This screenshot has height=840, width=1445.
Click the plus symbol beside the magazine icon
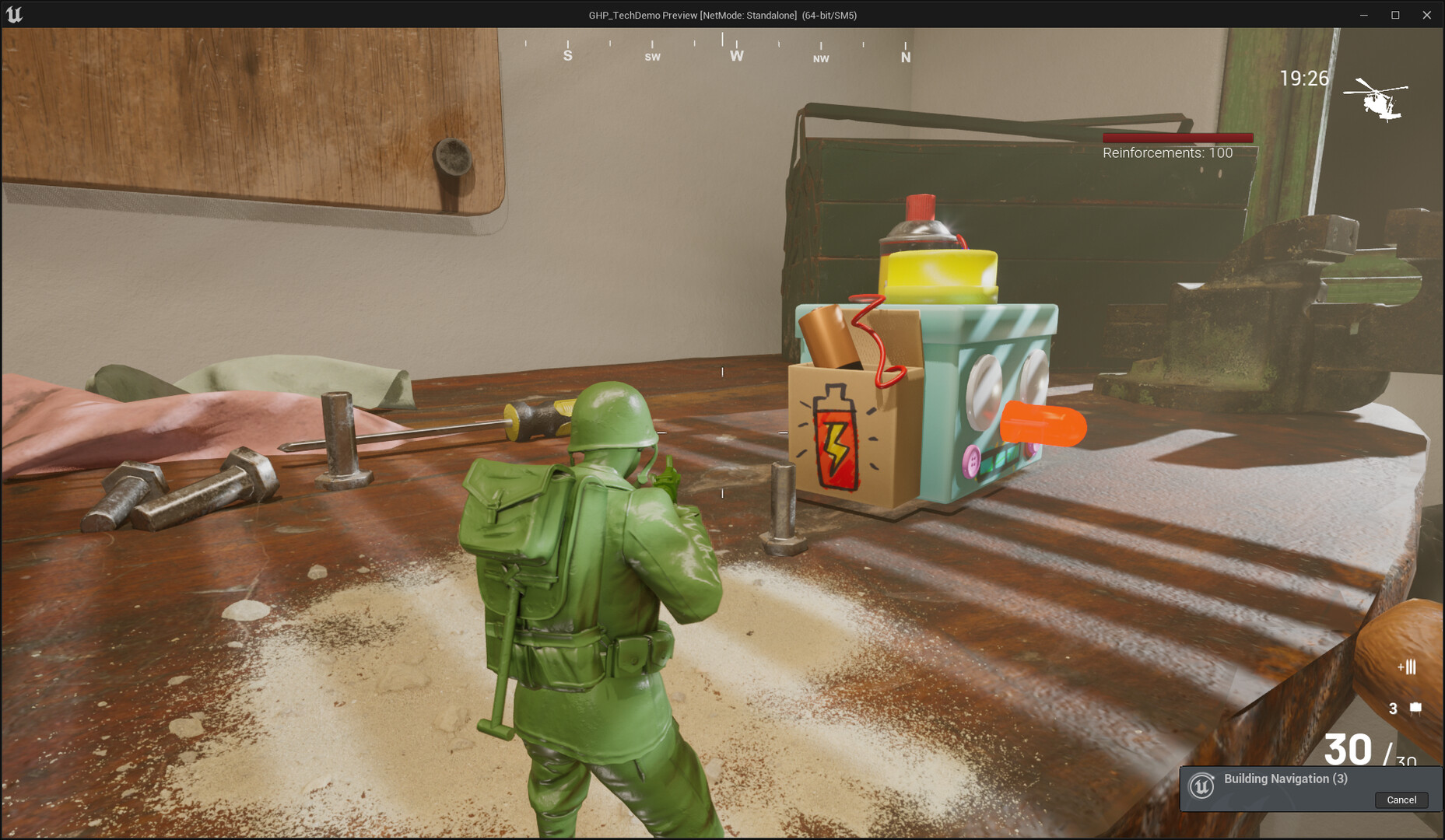pos(1401,667)
